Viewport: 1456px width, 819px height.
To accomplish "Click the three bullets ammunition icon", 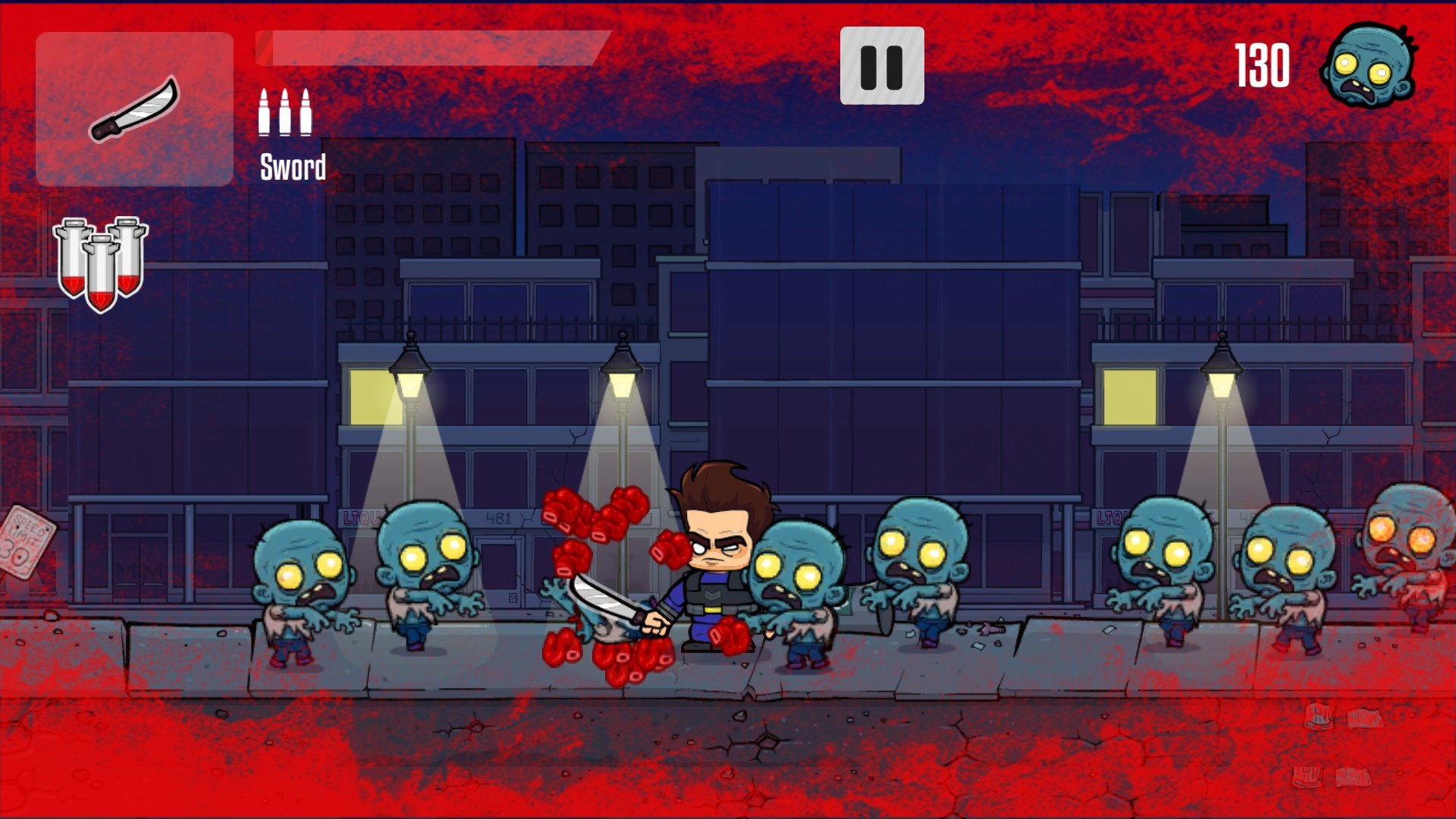I will [x=284, y=114].
